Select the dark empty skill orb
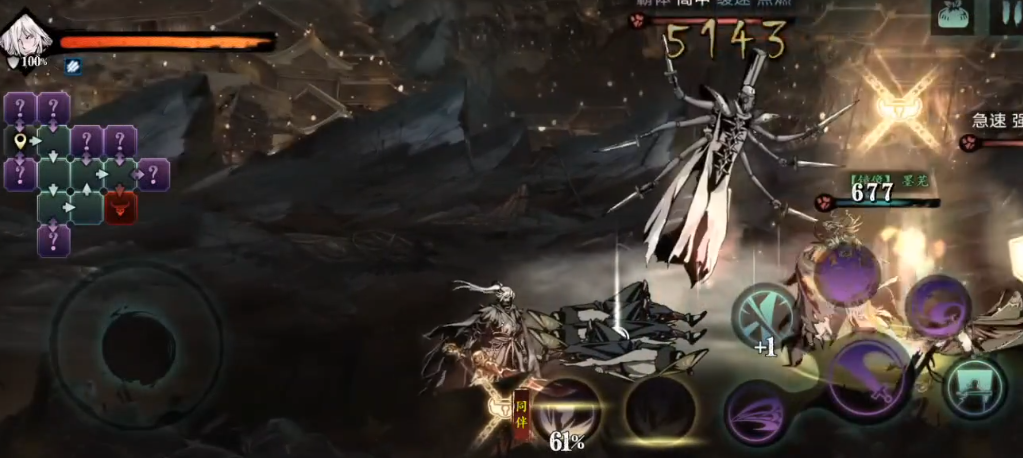This screenshot has height=458, width=1023. [660, 410]
